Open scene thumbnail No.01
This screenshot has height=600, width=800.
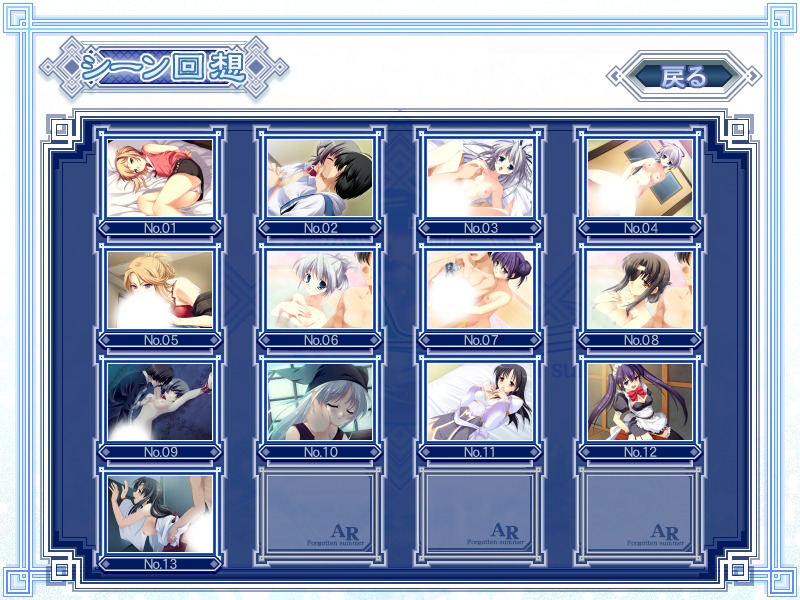[160, 178]
